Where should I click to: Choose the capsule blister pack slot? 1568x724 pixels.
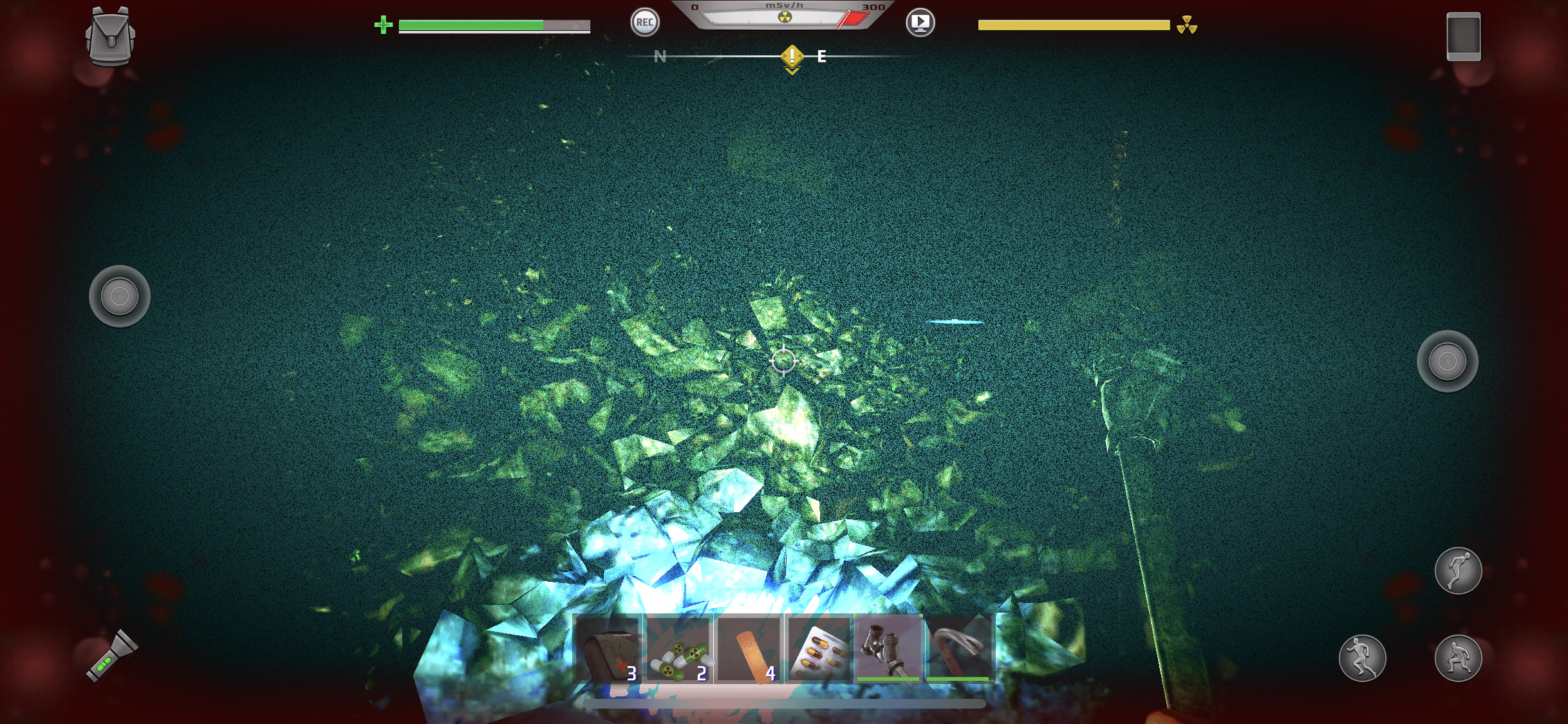[820, 650]
